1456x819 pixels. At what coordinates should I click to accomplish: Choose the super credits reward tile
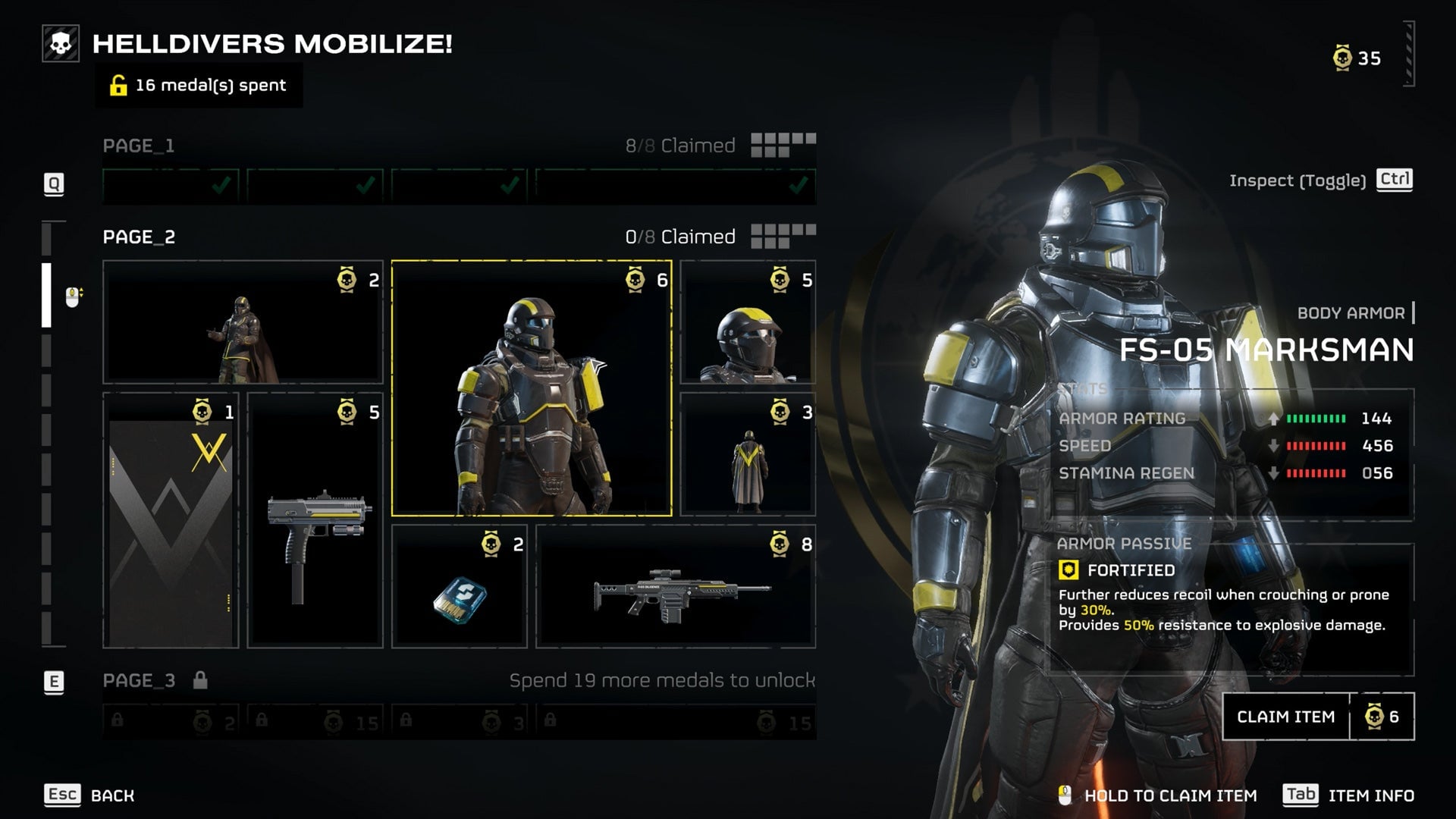[459, 587]
